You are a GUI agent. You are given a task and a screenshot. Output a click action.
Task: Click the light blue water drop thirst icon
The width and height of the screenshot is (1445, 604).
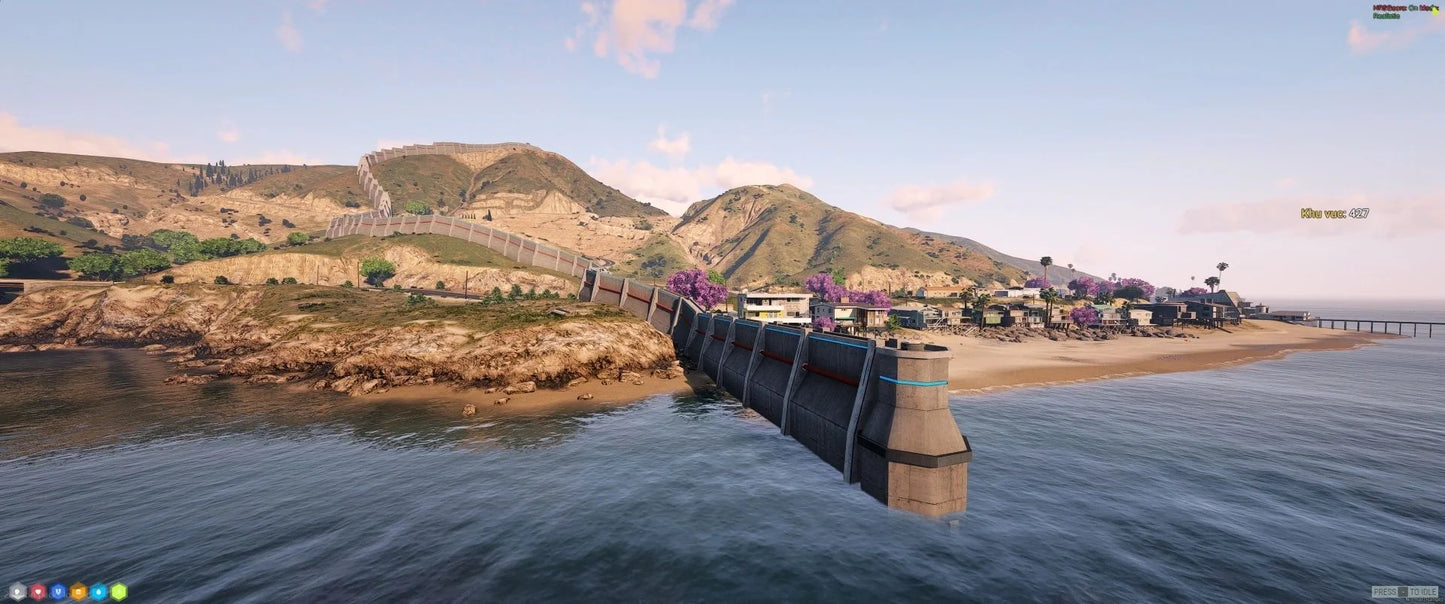98,591
